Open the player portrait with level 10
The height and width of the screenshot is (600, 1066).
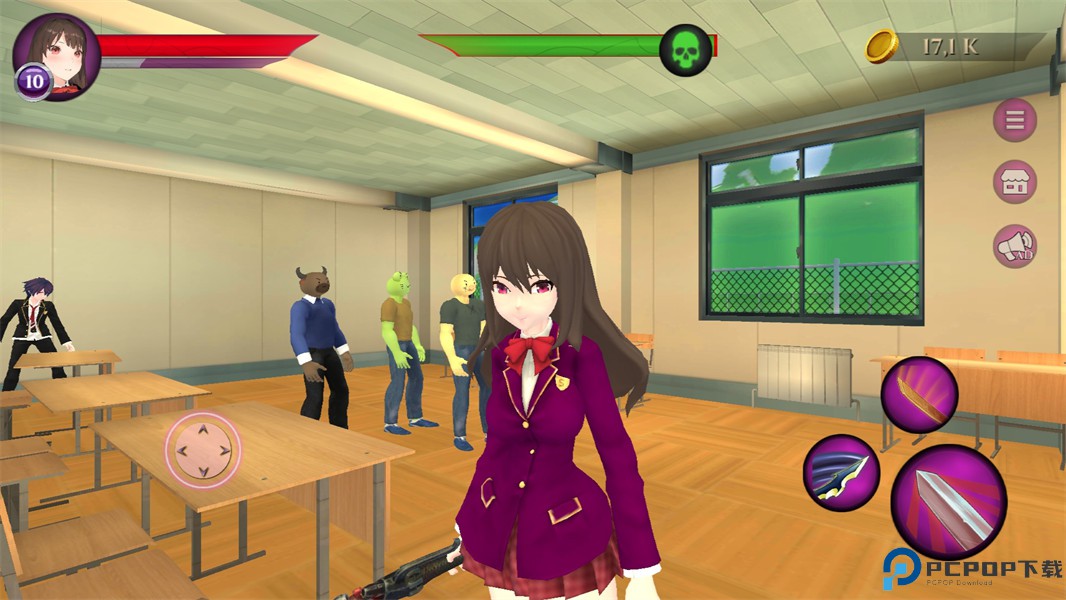(56, 56)
